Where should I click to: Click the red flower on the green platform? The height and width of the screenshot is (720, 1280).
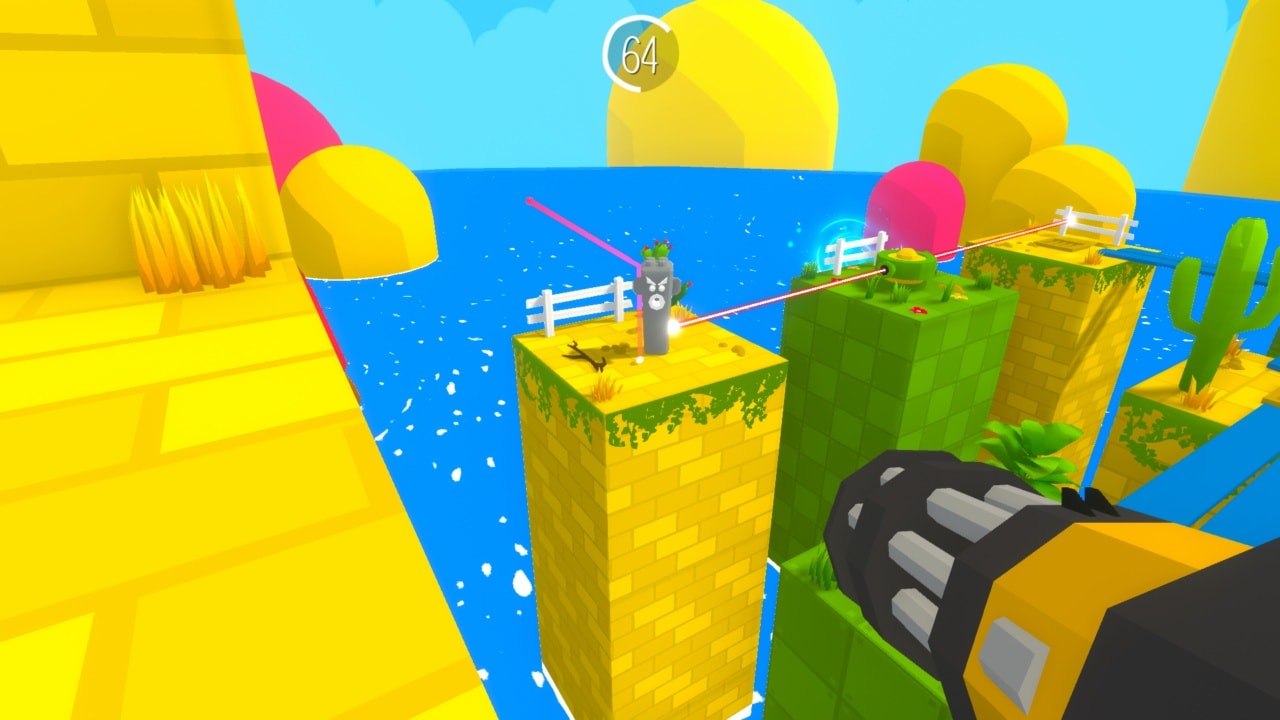(920, 310)
